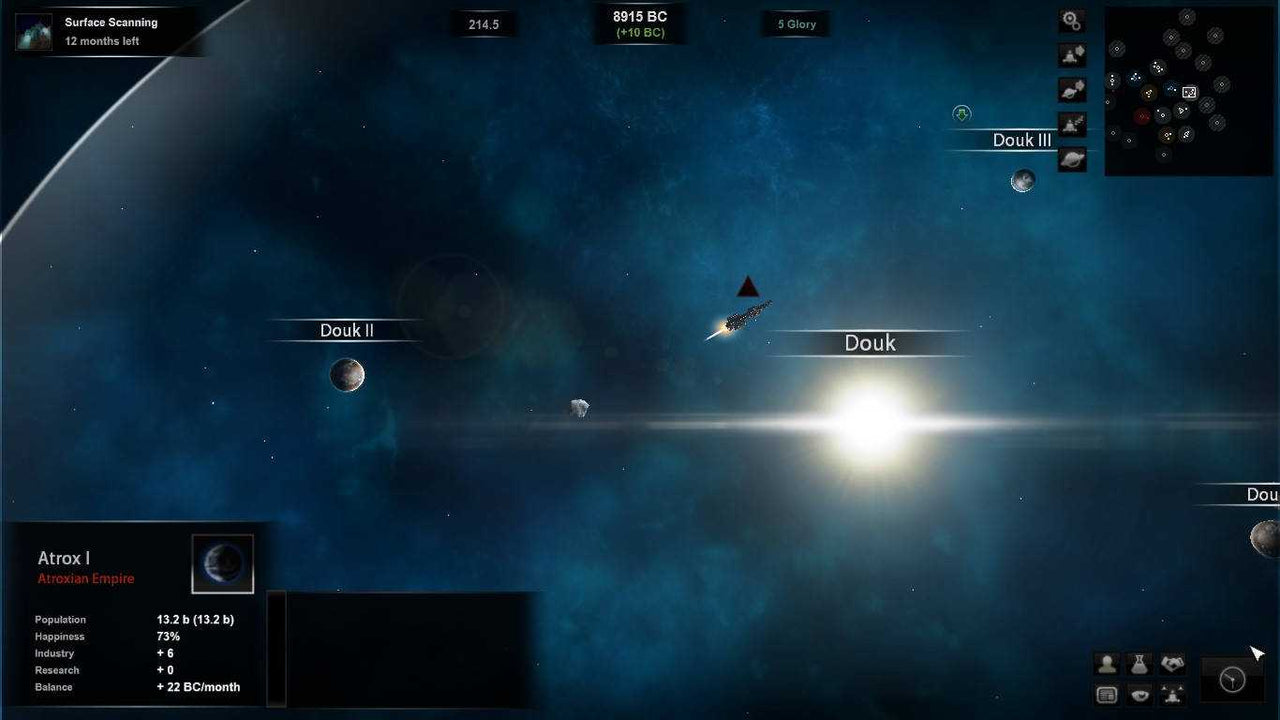Screen dimensions: 1280x720
Task: Open the planets report list icon
Action: tap(1107, 694)
